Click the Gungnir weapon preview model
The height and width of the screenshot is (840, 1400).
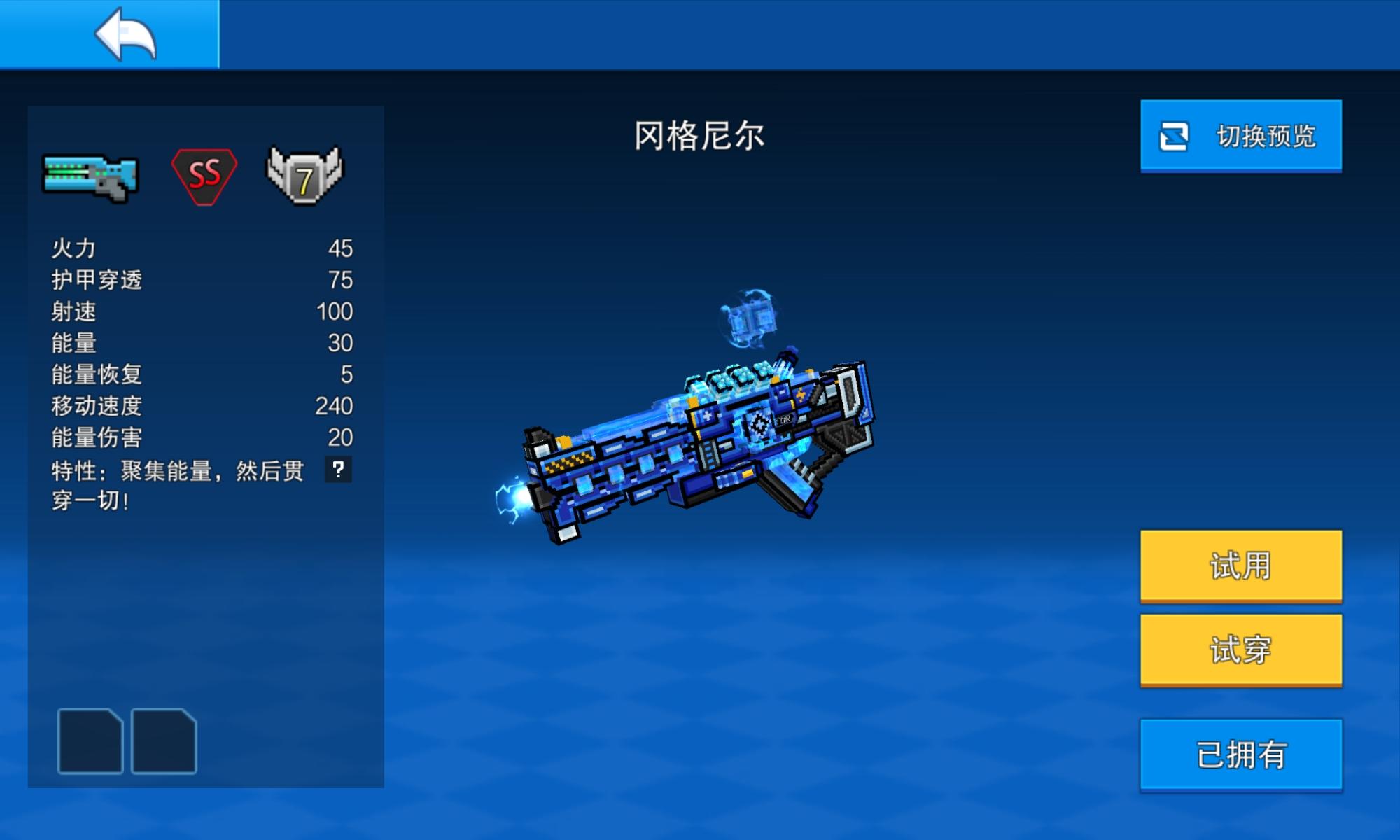tap(700, 441)
